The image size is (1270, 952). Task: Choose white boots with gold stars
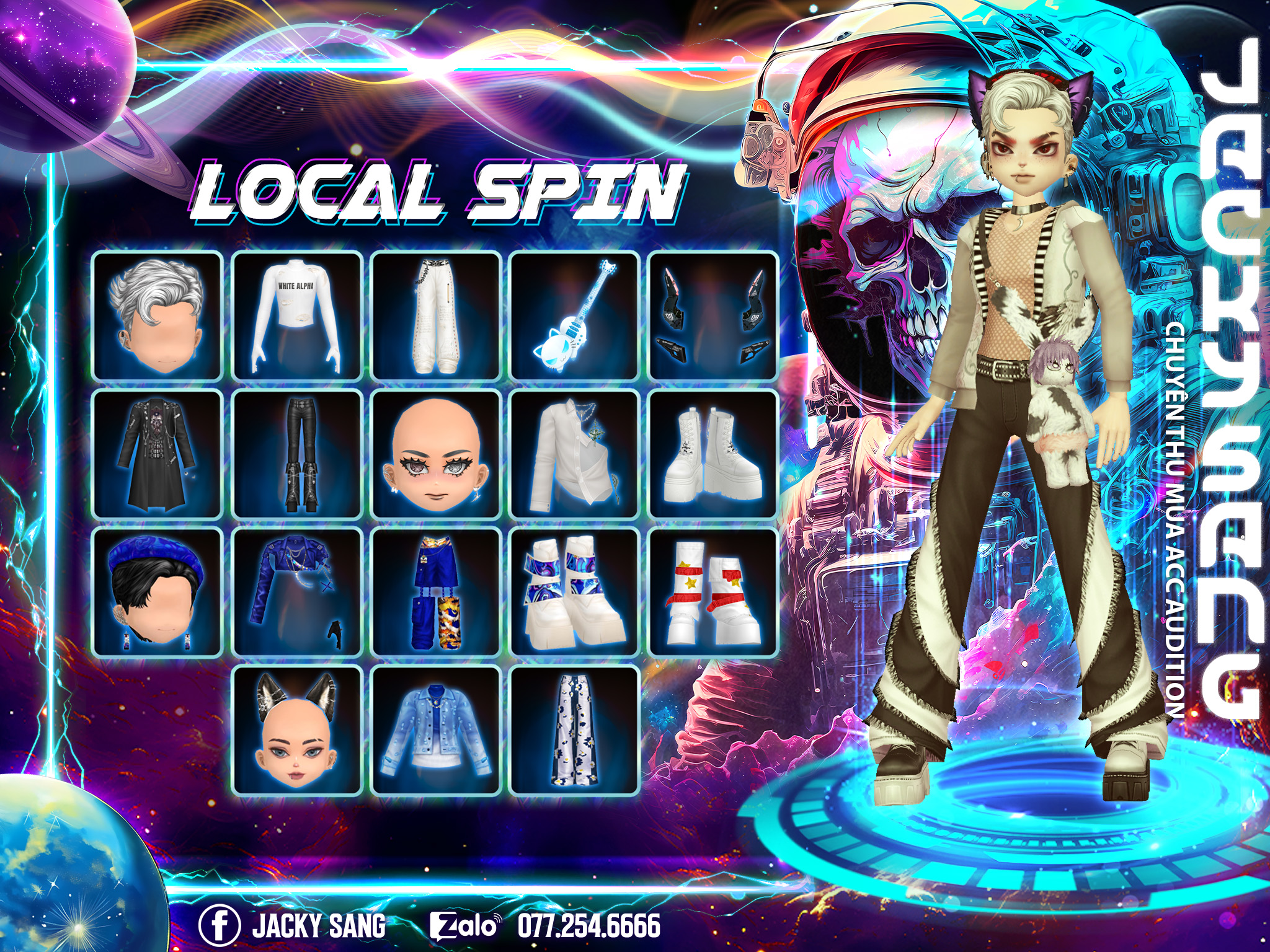tap(714, 593)
